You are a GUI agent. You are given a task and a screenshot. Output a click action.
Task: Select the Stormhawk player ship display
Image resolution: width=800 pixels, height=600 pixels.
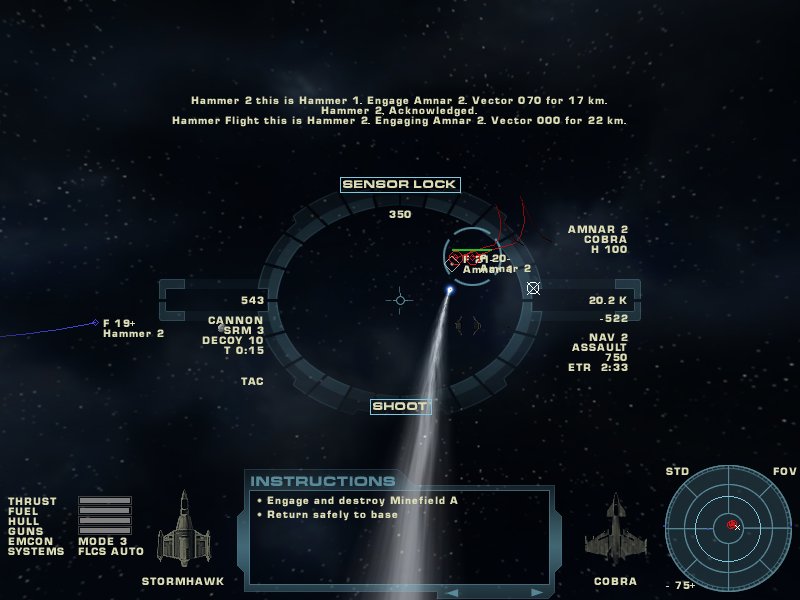tap(183, 530)
